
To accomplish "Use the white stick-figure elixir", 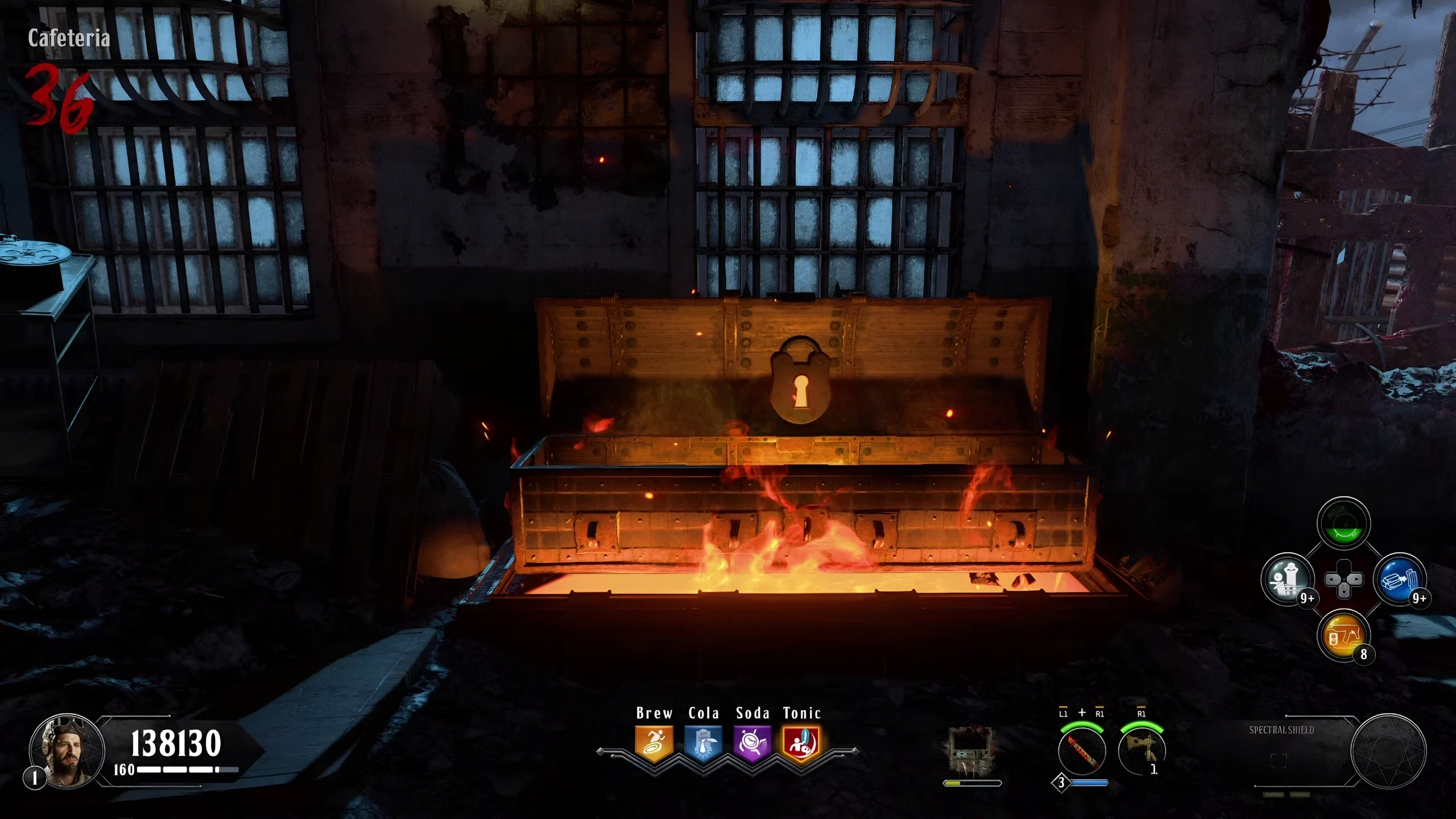I will [x=1288, y=580].
